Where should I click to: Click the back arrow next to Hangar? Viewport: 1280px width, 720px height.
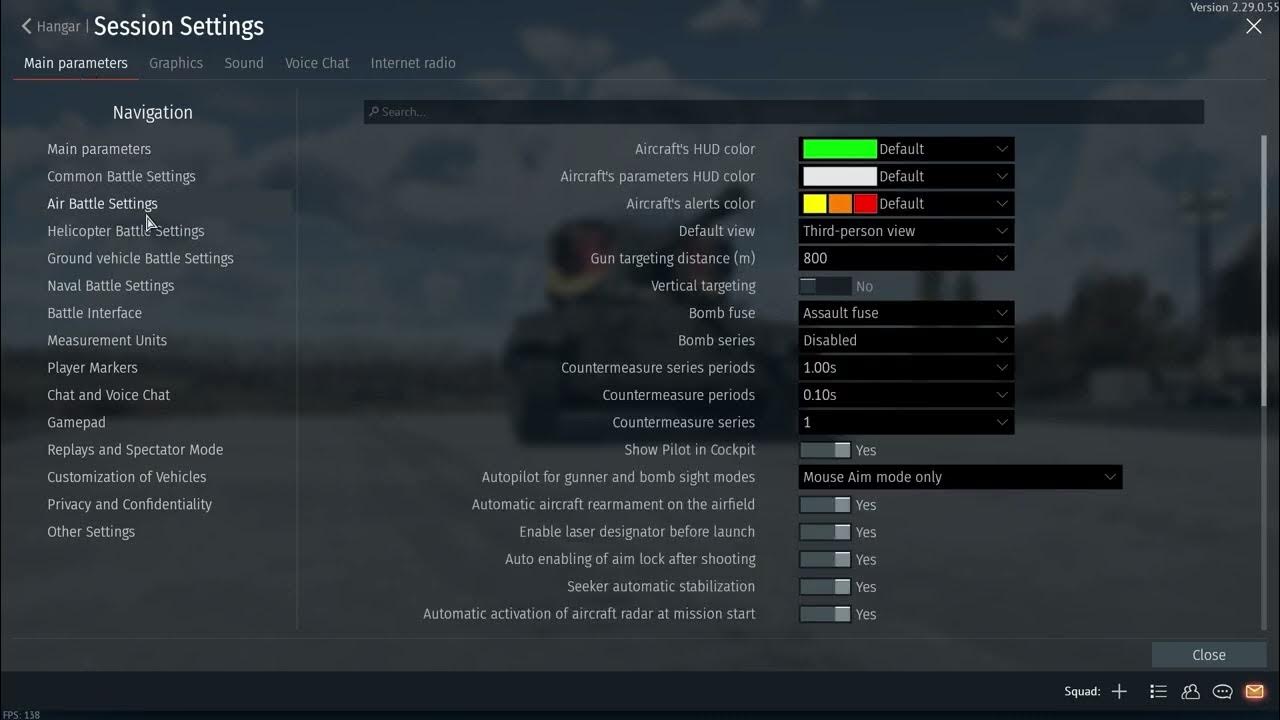[24, 26]
